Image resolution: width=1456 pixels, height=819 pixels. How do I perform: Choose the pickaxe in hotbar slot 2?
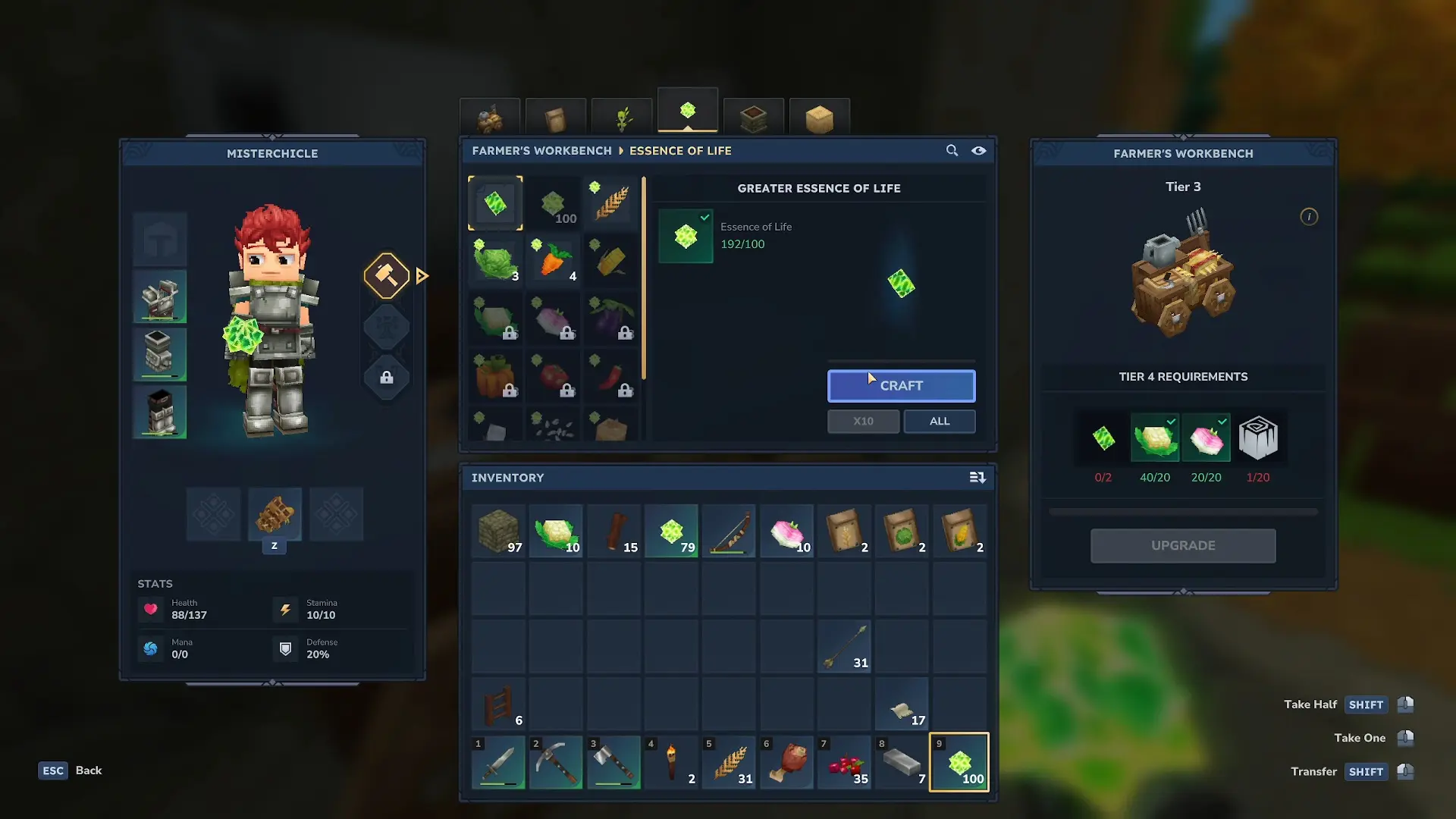pyautogui.click(x=556, y=762)
